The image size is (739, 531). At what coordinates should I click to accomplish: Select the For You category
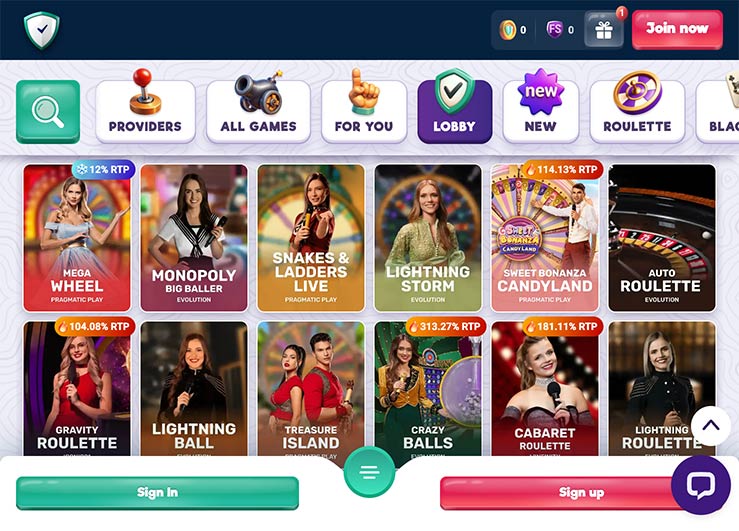coord(364,111)
